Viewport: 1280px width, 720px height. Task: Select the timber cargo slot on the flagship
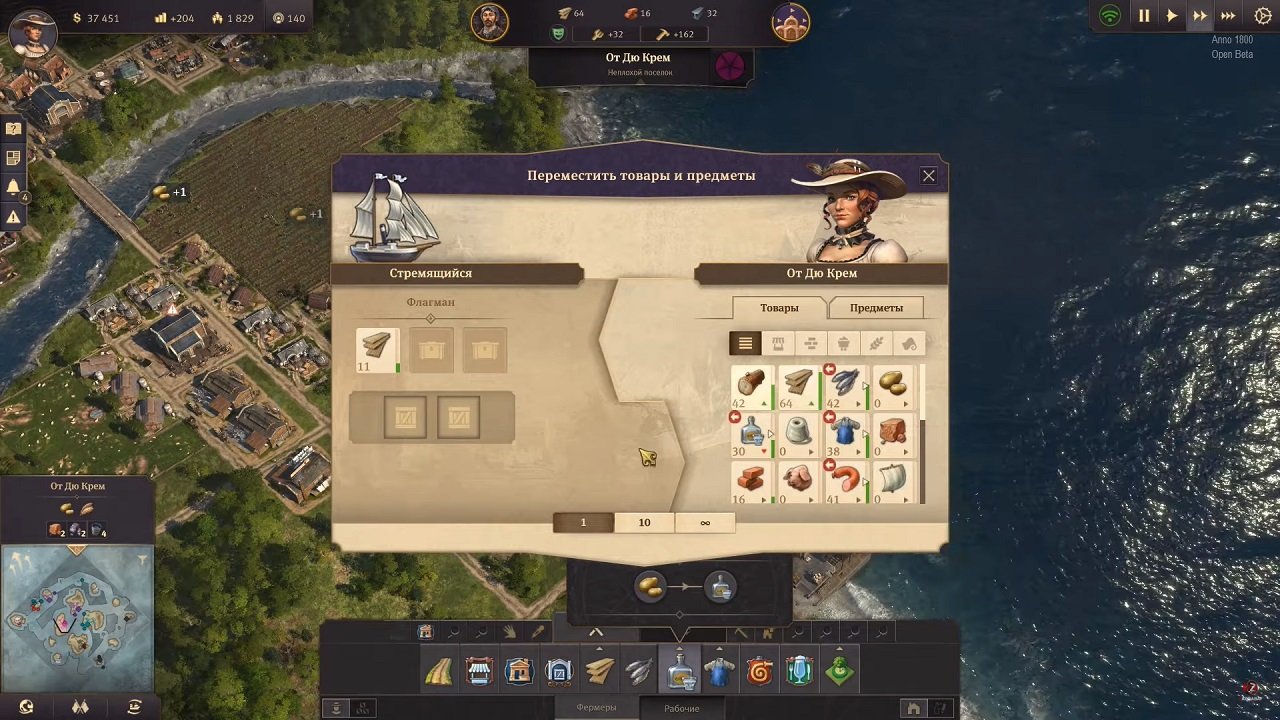point(376,352)
